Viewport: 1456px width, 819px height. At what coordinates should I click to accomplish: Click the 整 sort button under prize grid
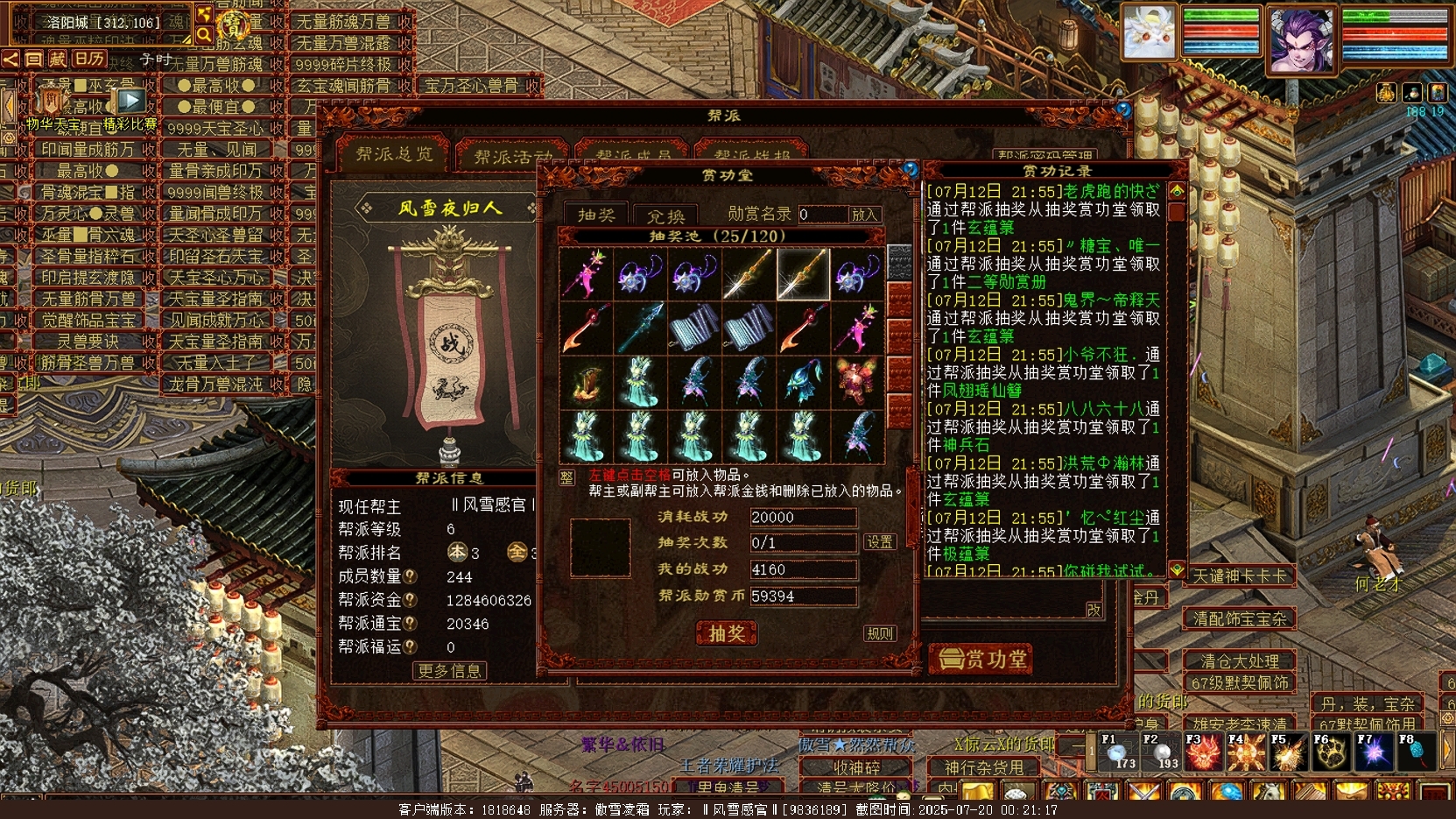coord(566,477)
